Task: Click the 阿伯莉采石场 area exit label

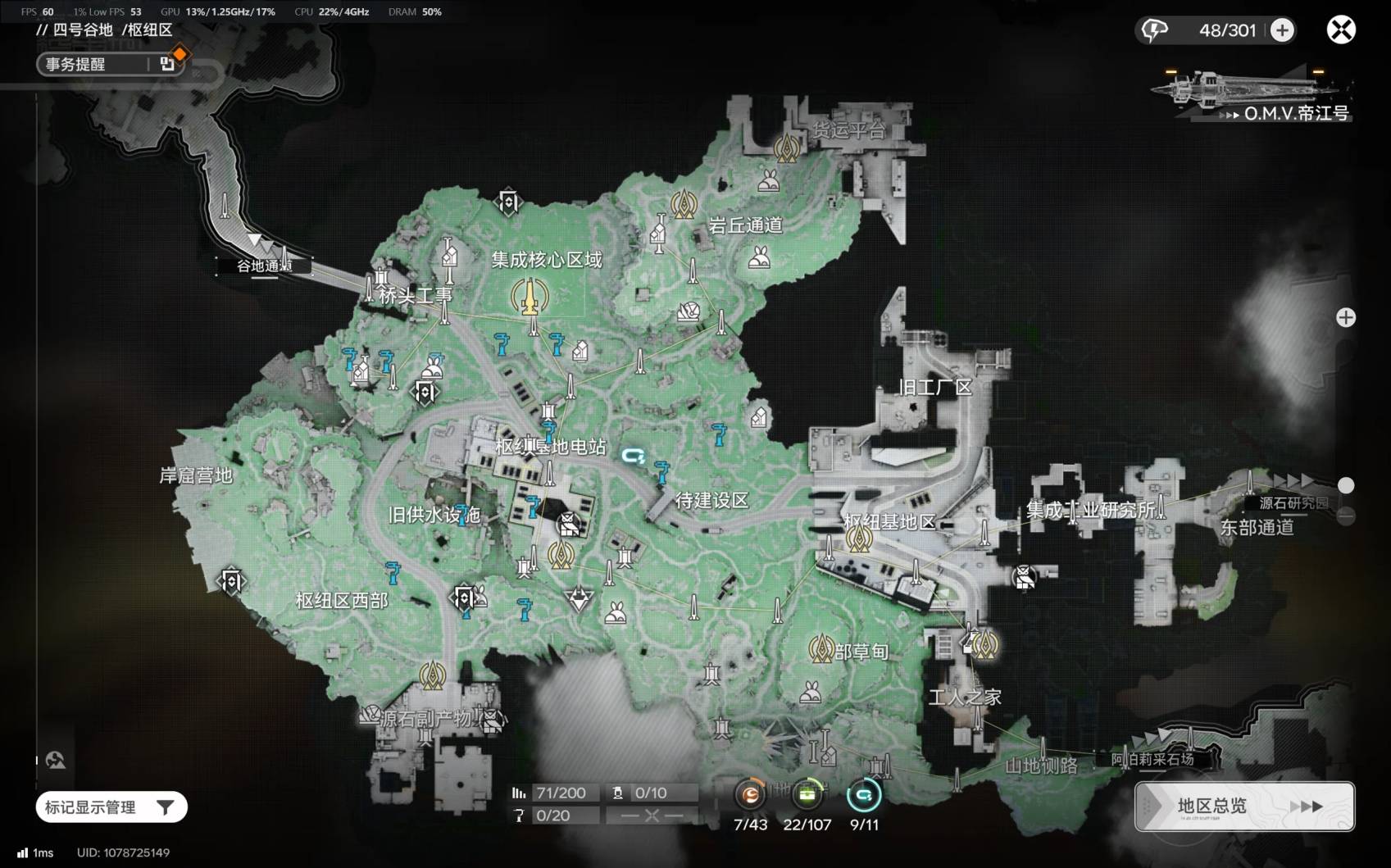Action: [x=1152, y=760]
